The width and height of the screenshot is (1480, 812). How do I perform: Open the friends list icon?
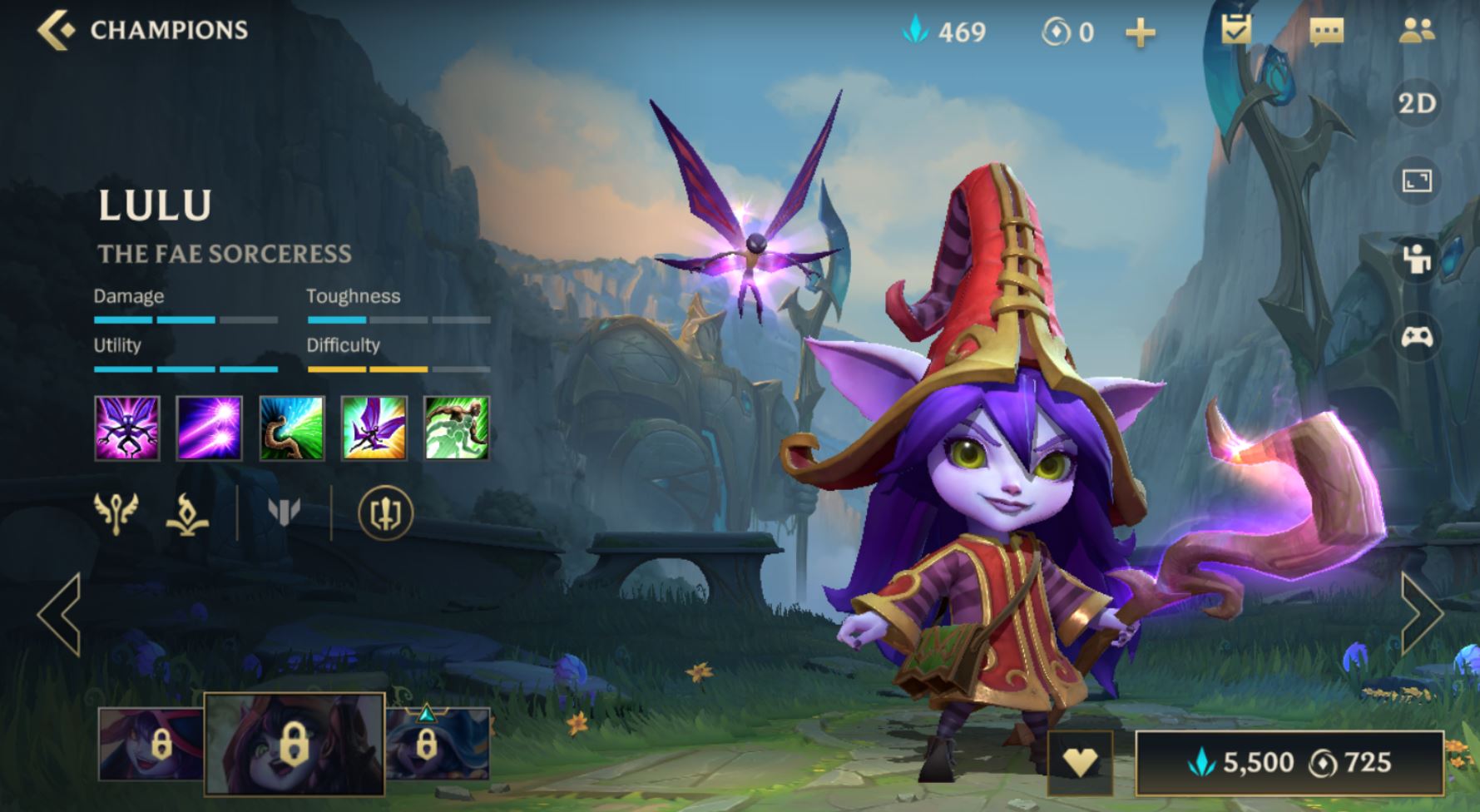pyautogui.click(x=1416, y=31)
